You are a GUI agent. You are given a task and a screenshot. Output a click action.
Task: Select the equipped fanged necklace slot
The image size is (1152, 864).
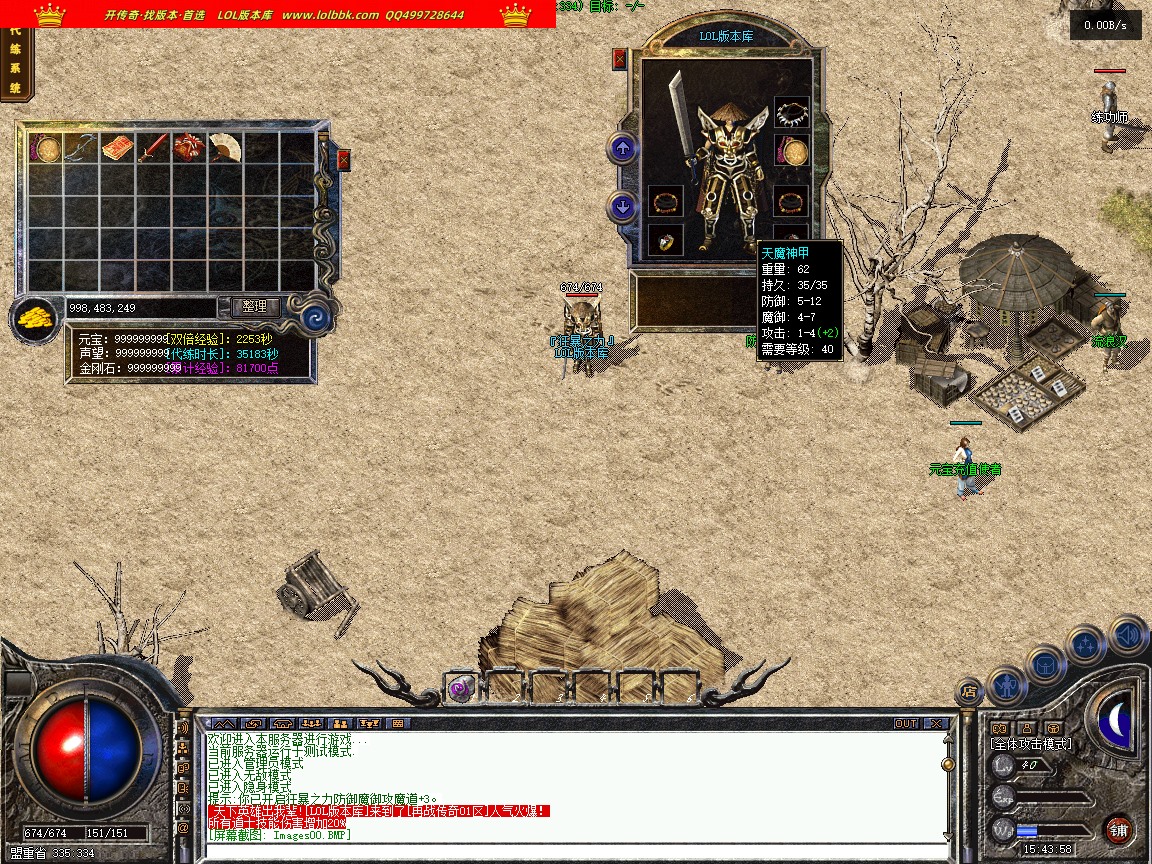click(792, 113)
